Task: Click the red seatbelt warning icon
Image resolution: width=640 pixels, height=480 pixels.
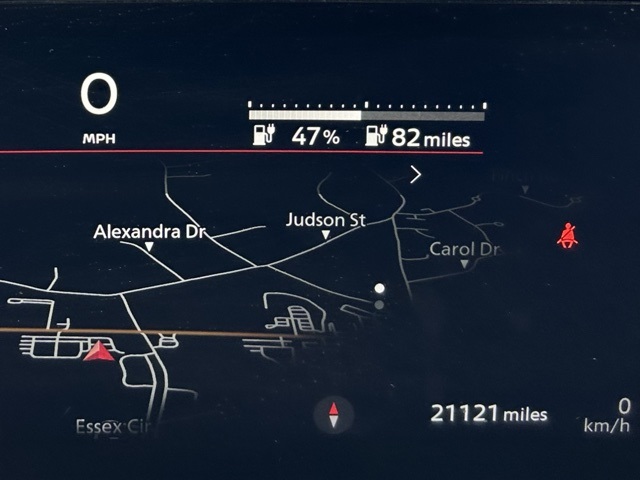Action: (568, 236)
